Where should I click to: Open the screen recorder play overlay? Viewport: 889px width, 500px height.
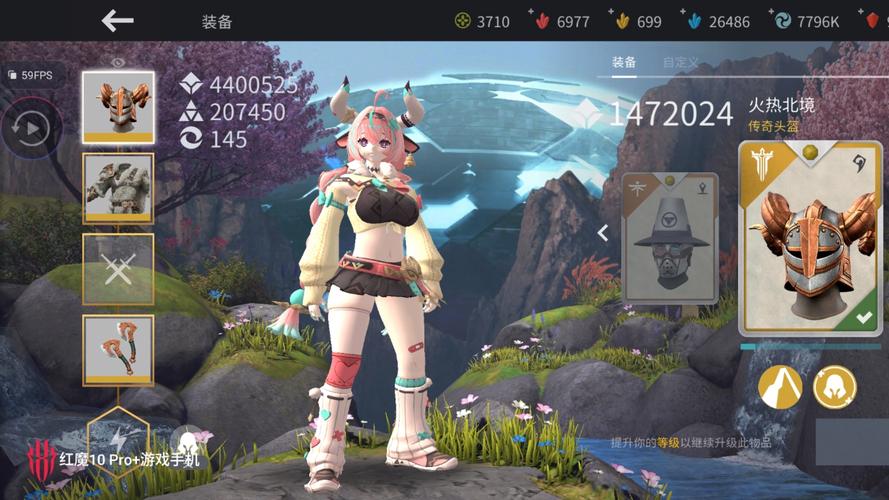[31, 128]
